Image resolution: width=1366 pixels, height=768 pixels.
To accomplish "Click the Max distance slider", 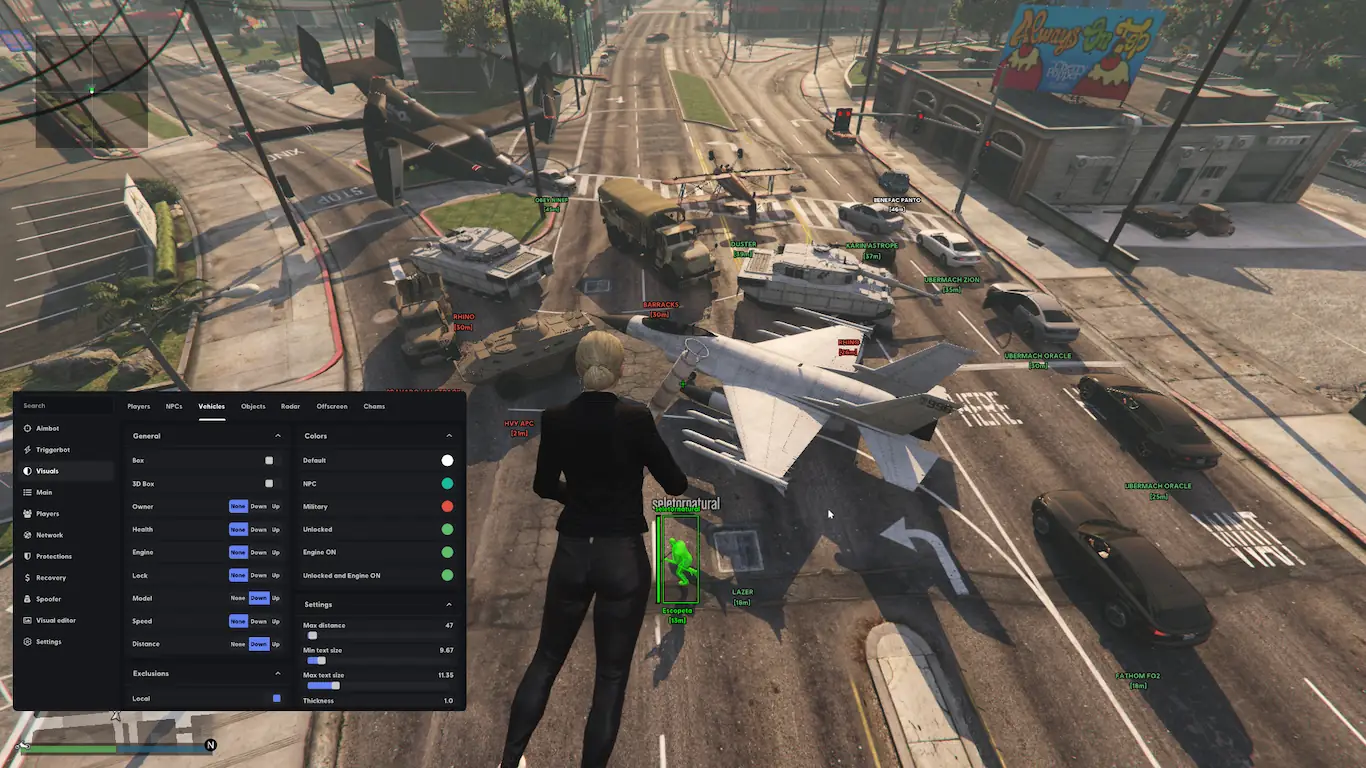I will (378, 635).
